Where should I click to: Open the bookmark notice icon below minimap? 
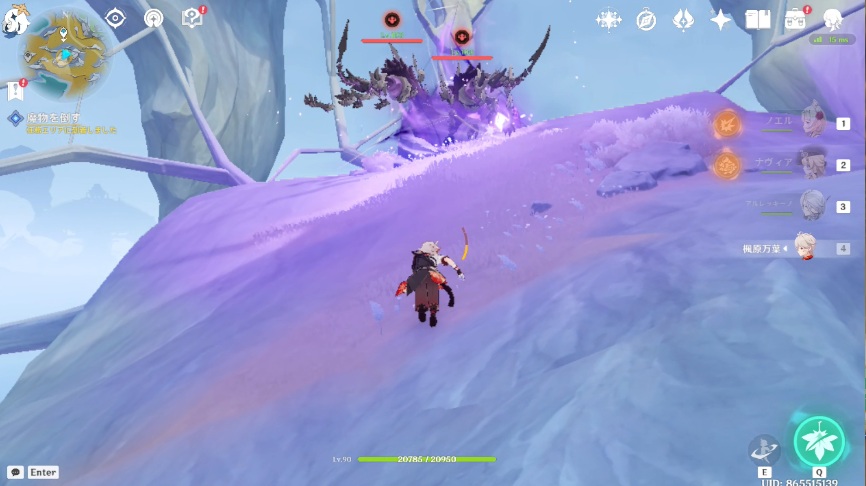point(14,91)
